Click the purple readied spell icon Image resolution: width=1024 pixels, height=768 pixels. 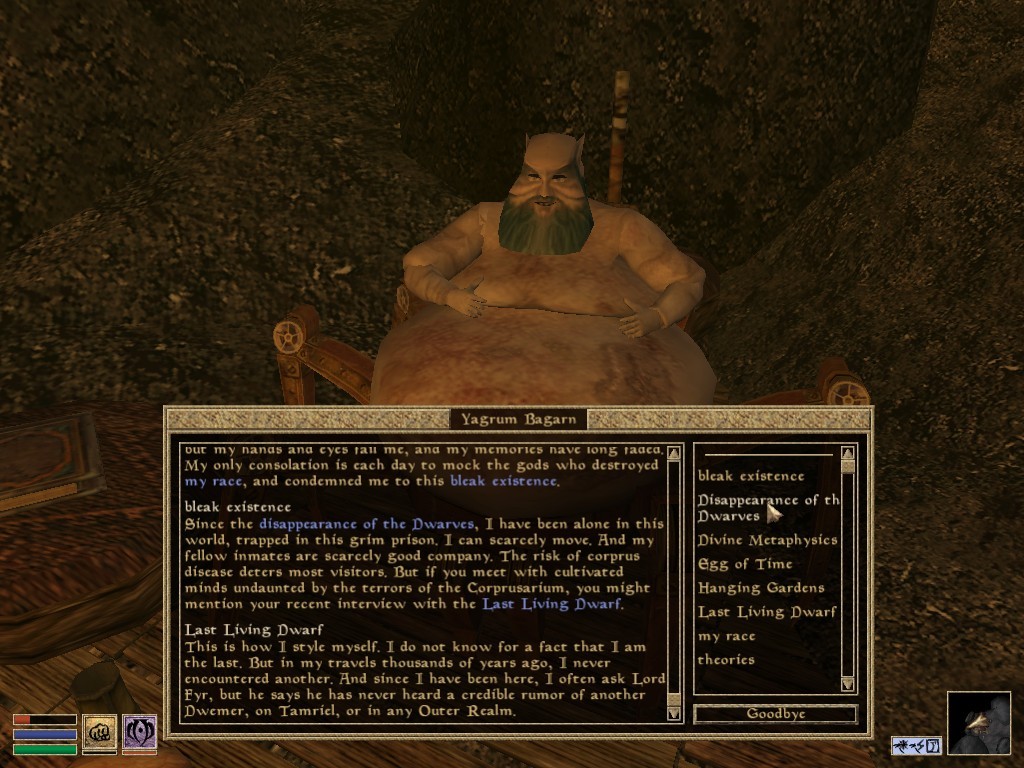[x=139, y=733]
